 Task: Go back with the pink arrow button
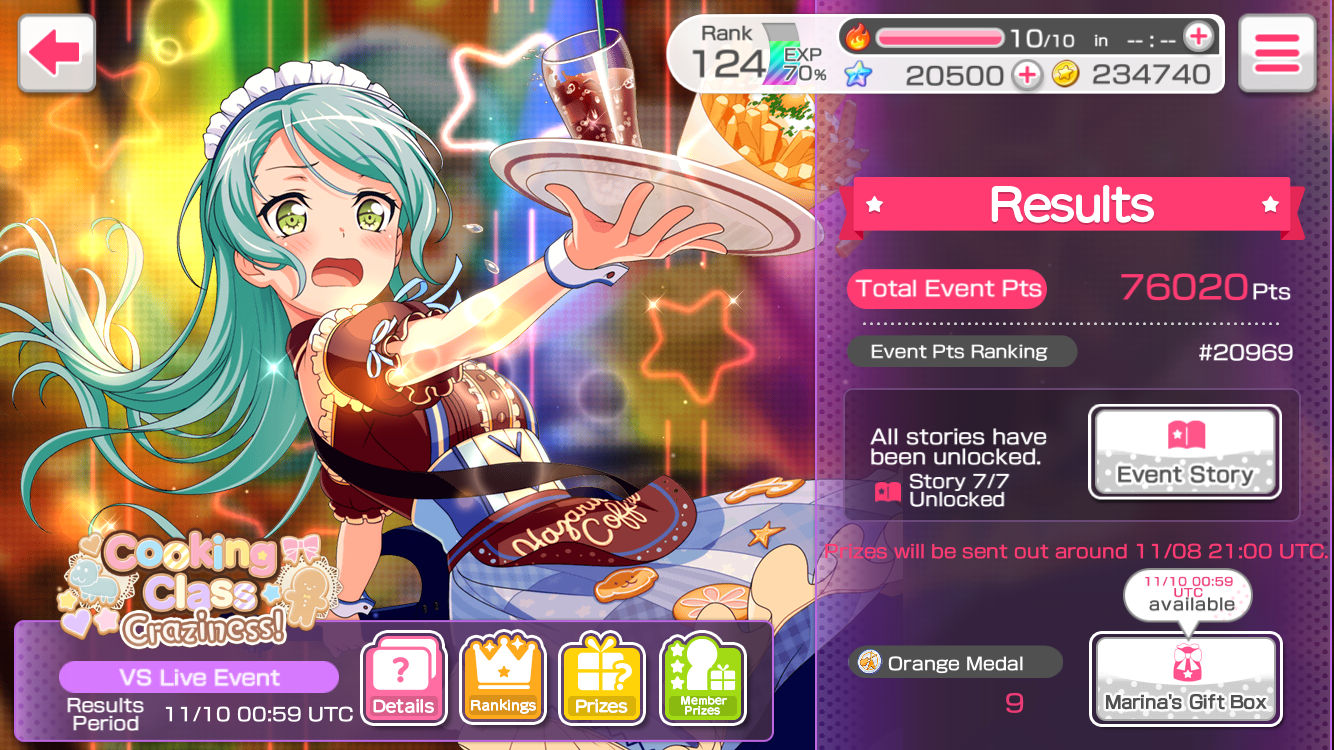[56, 54]
